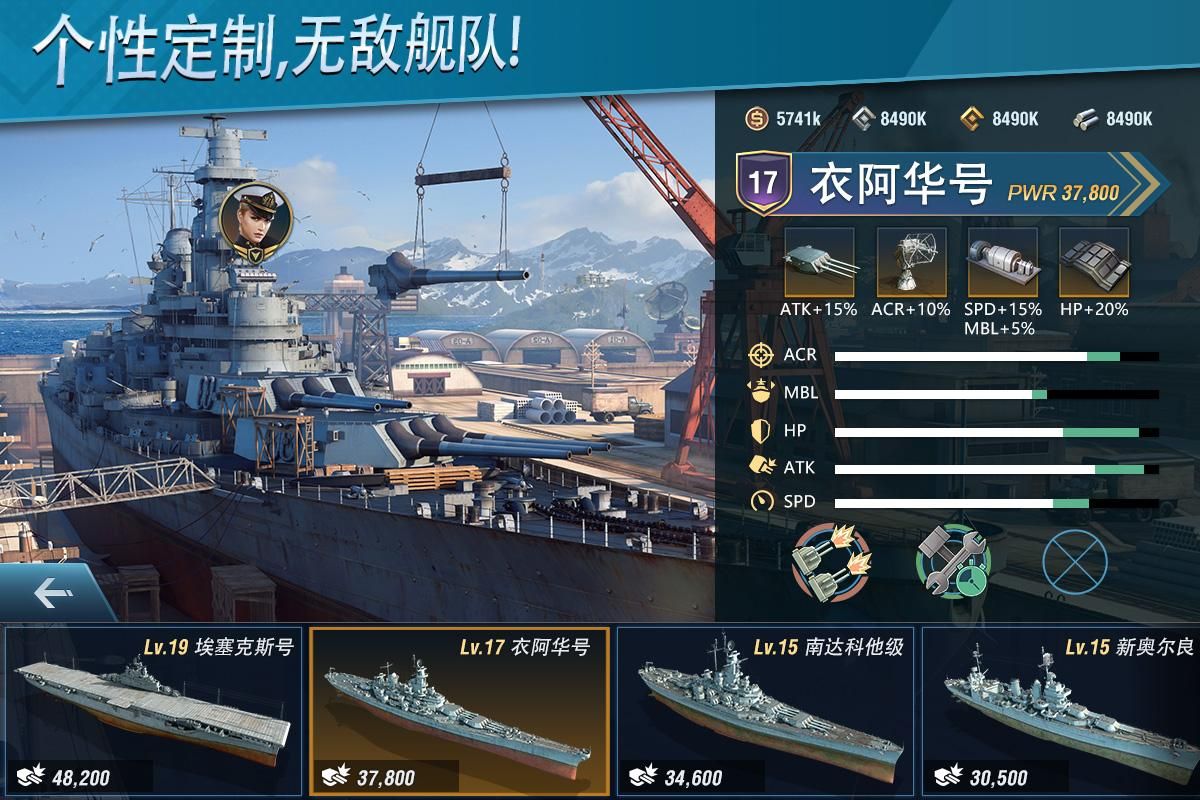Open the ACR+10% radar module

coord(910,262)
